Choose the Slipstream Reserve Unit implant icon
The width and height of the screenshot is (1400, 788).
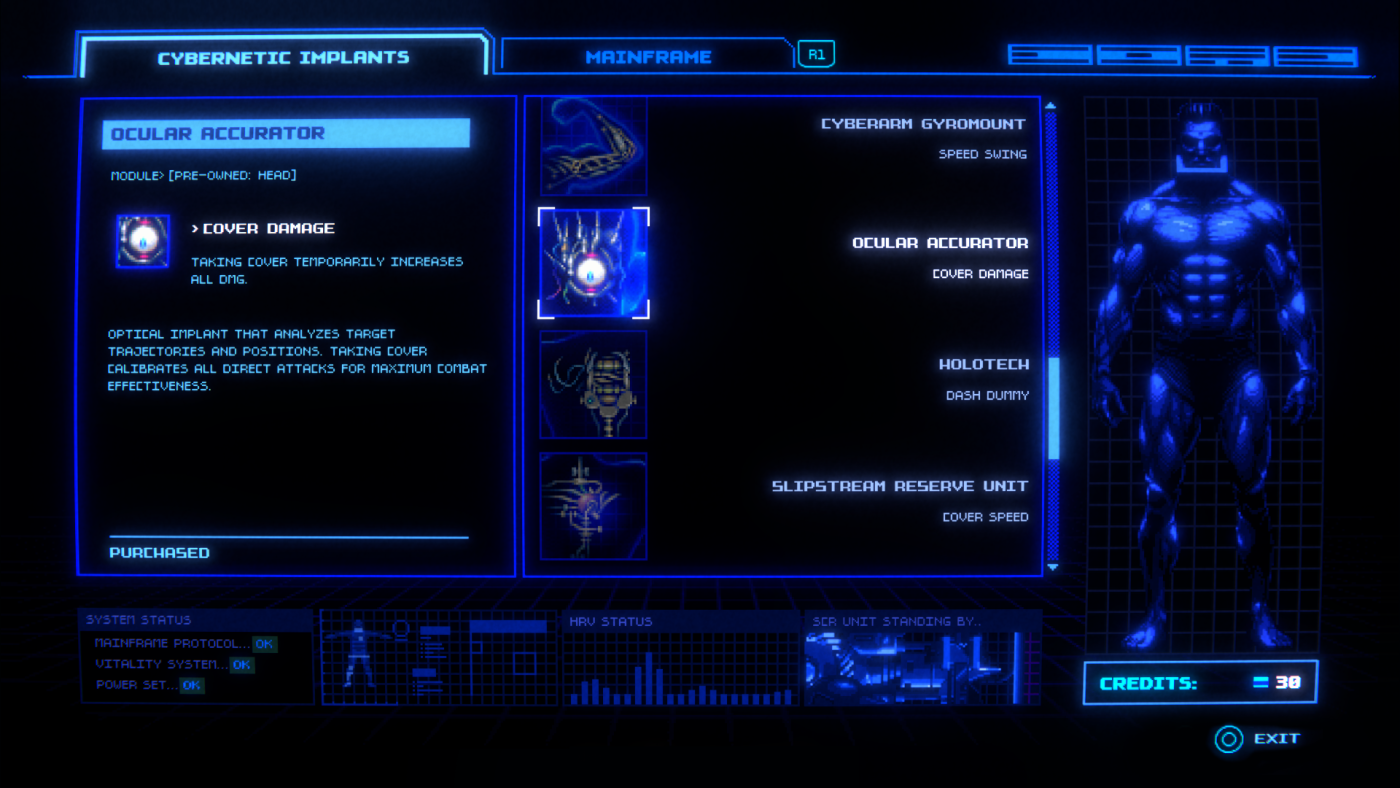click(x=593, y=505)
